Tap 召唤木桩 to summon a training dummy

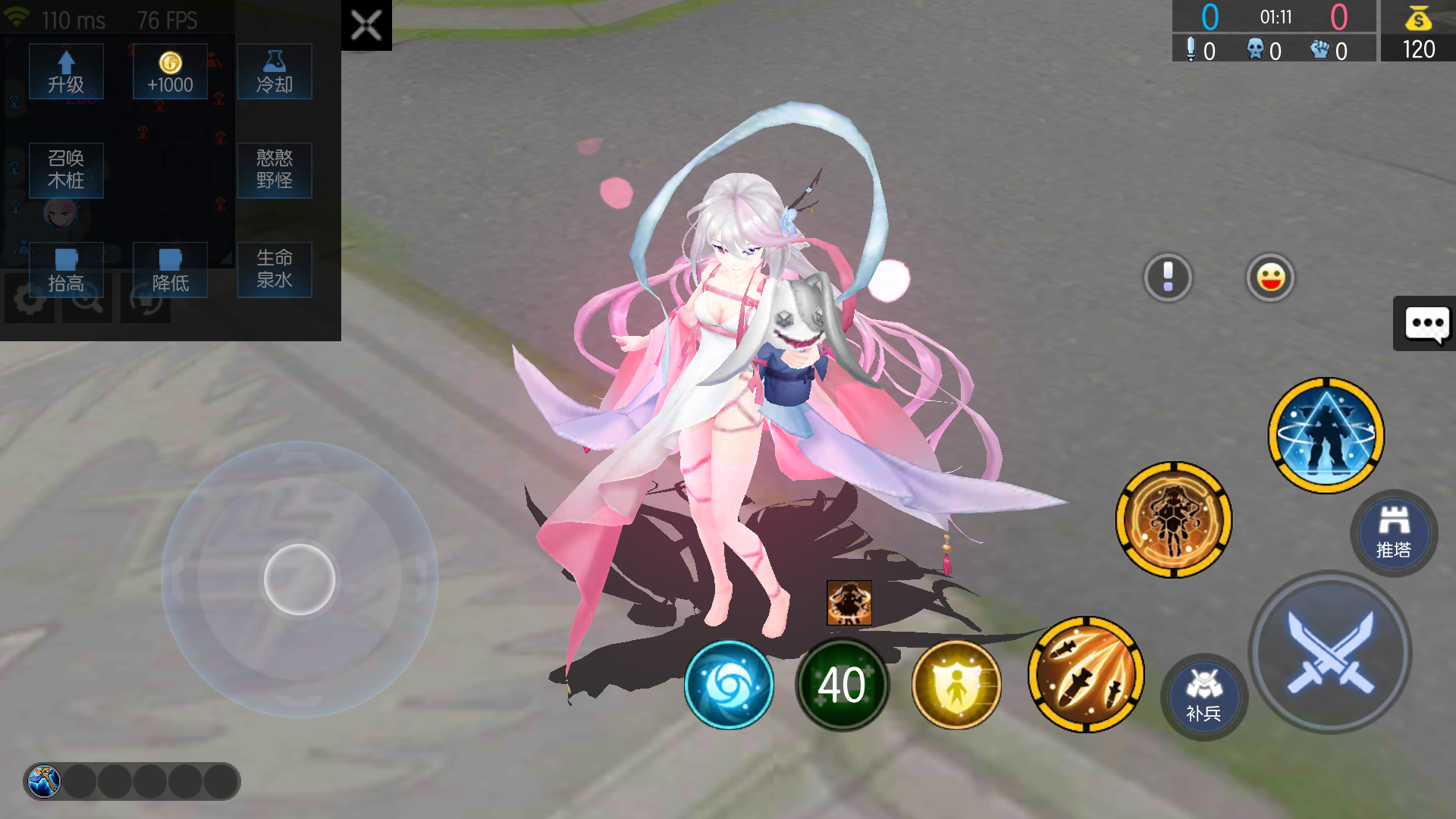coord(66,170)
